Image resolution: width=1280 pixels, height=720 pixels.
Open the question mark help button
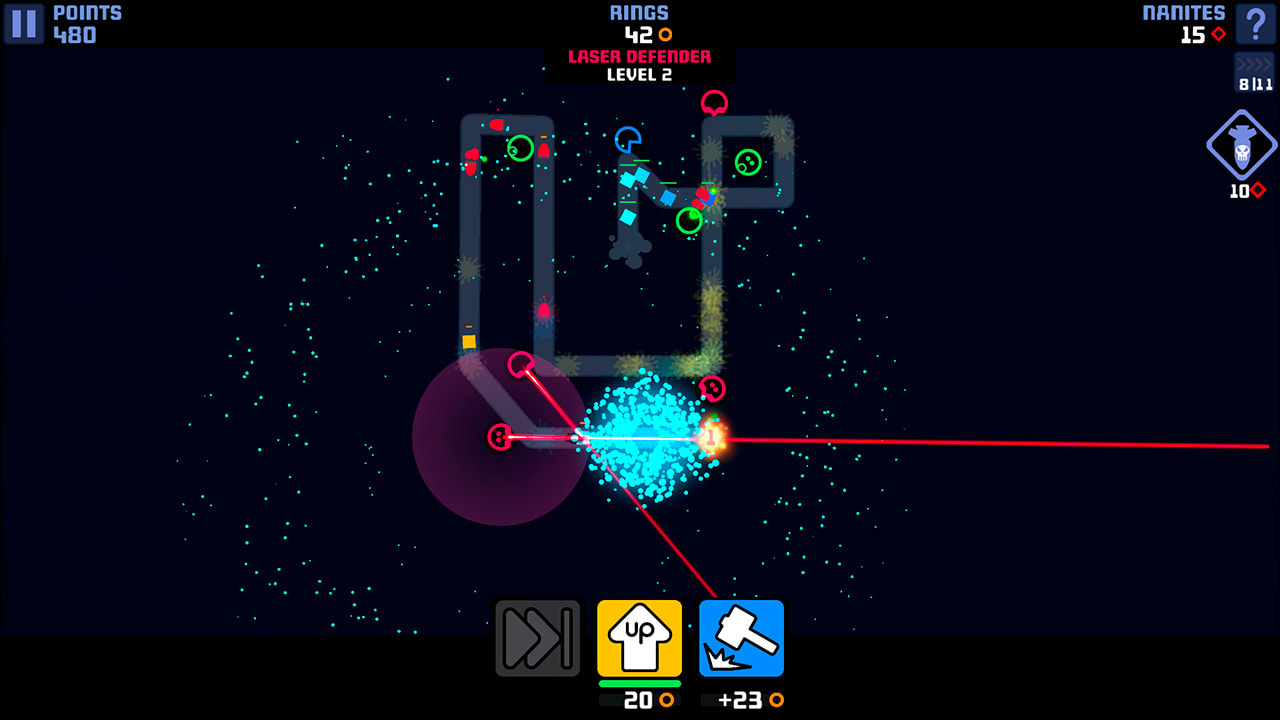(1255, 24)
